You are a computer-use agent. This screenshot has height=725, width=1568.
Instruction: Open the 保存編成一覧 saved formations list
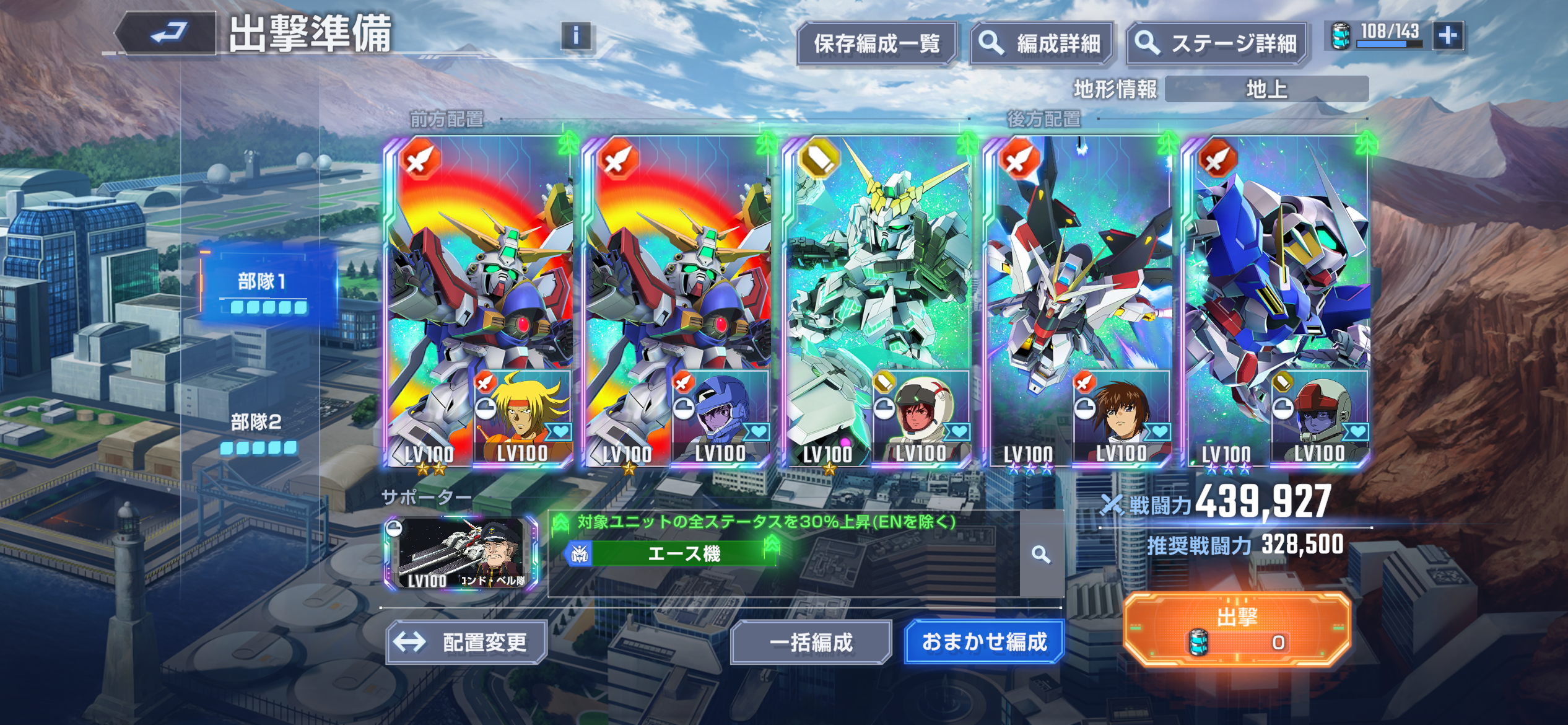click(876, 43)
